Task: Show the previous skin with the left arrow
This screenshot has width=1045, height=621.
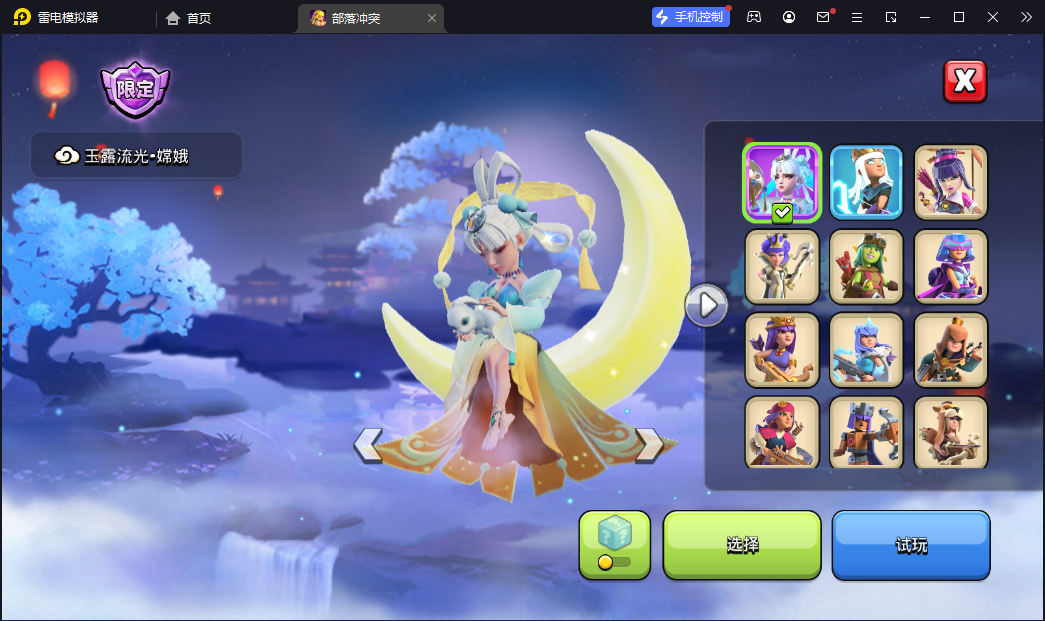Action: (x=368, y=445)
